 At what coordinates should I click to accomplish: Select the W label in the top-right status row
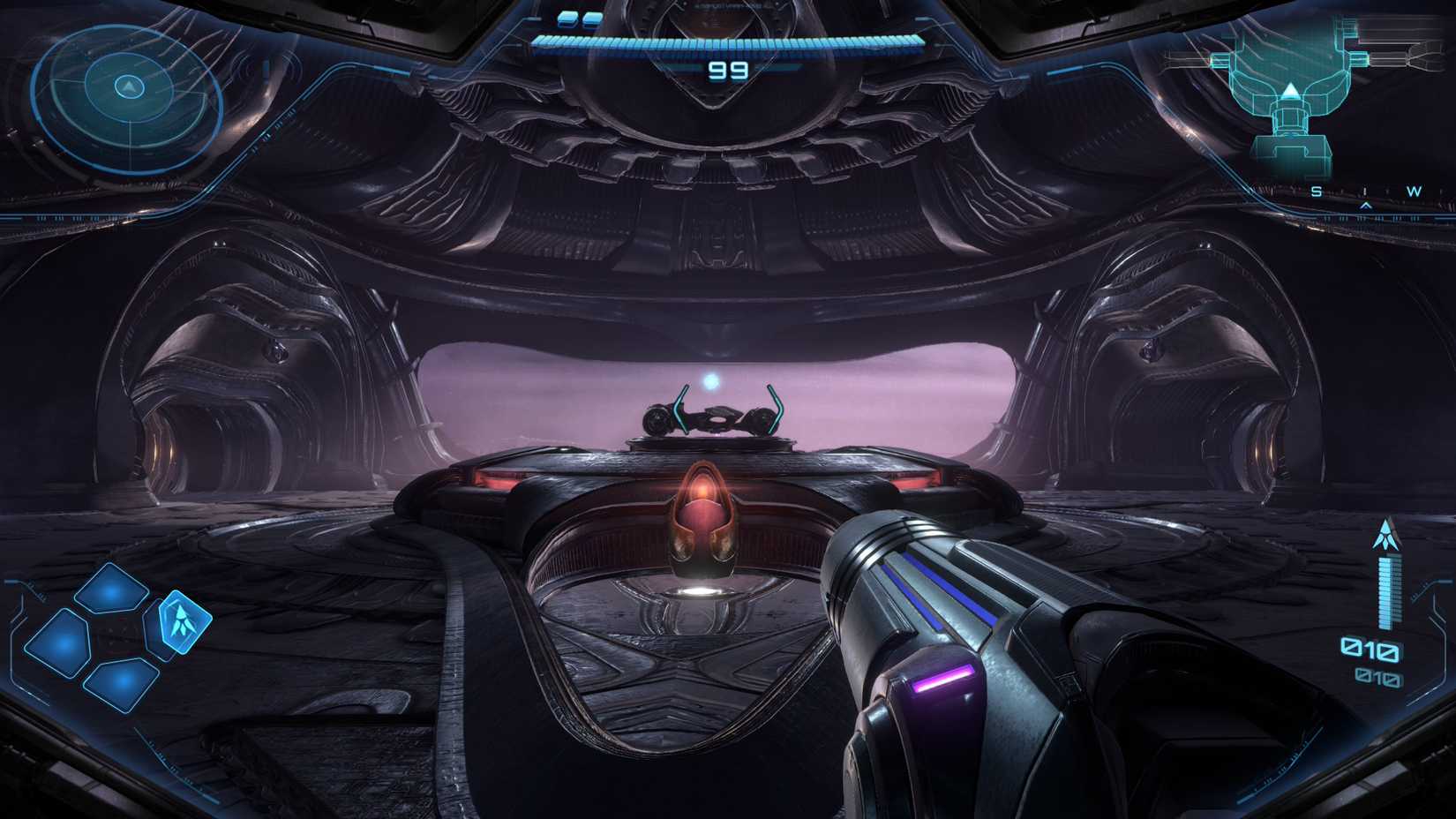click(1414, 191)
